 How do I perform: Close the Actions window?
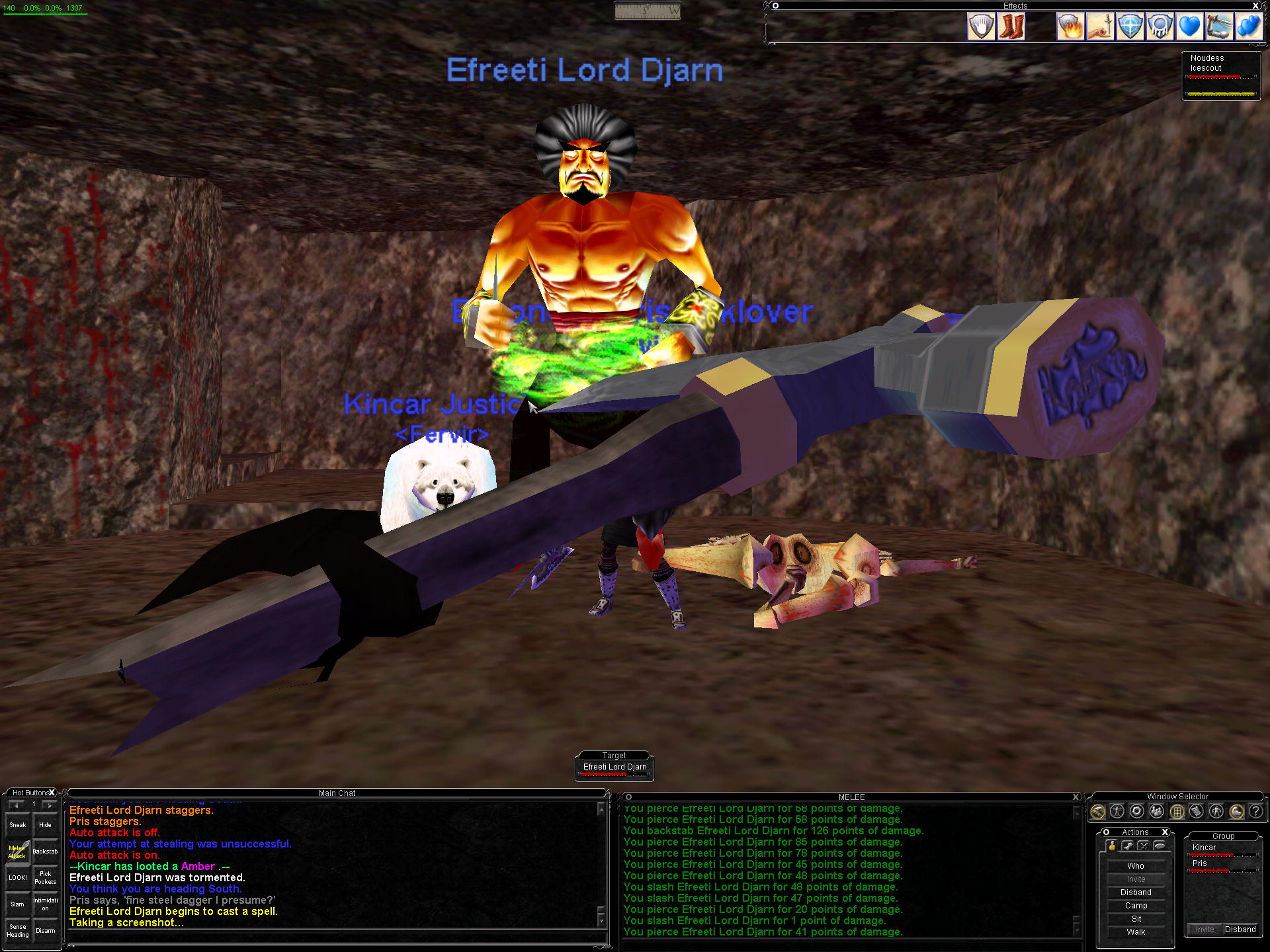click(x=1165, y=832)
